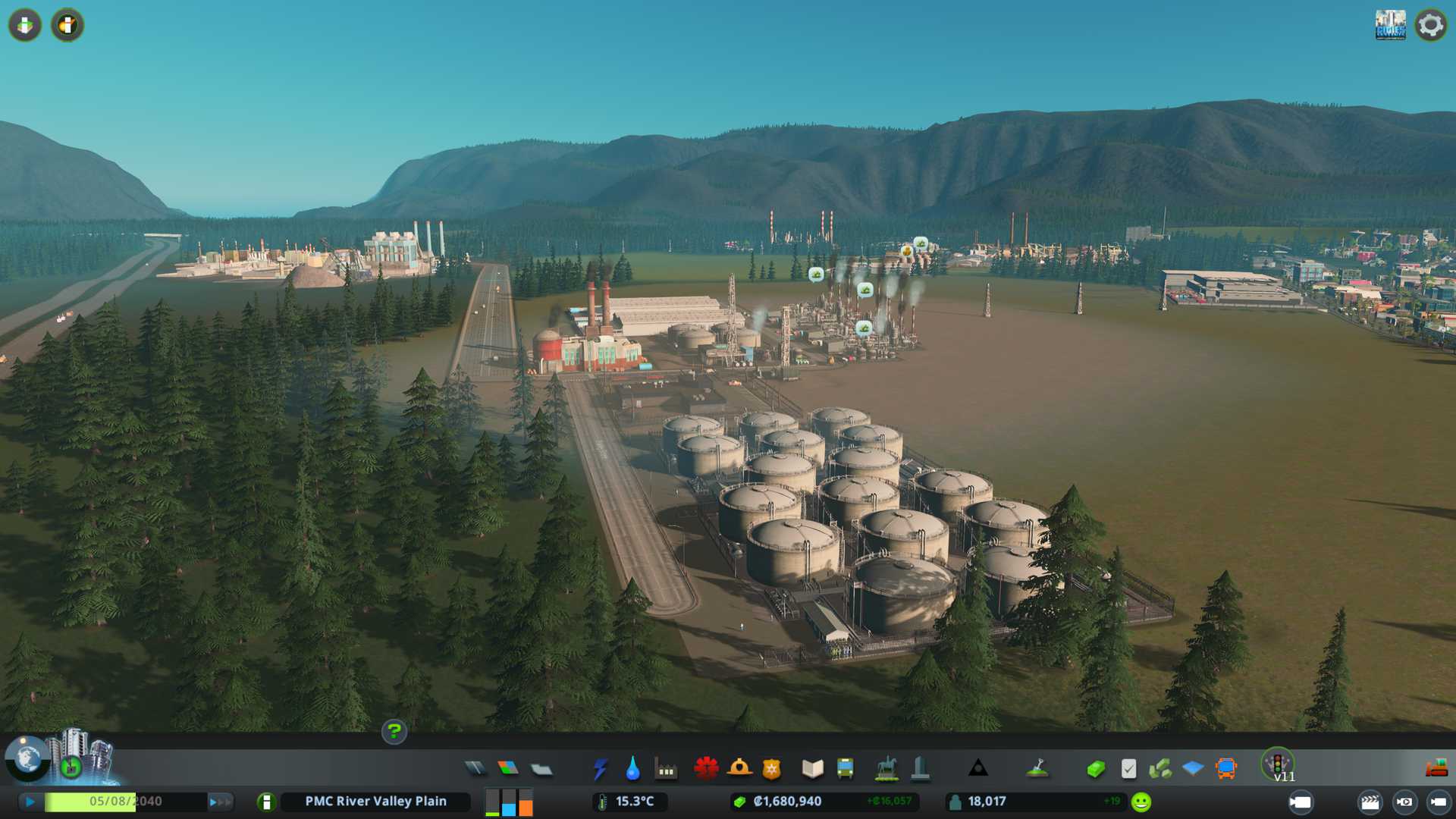1456x819 pixels.
Task: Toggle the play/pause simulation button
Action: click(30, 802)
